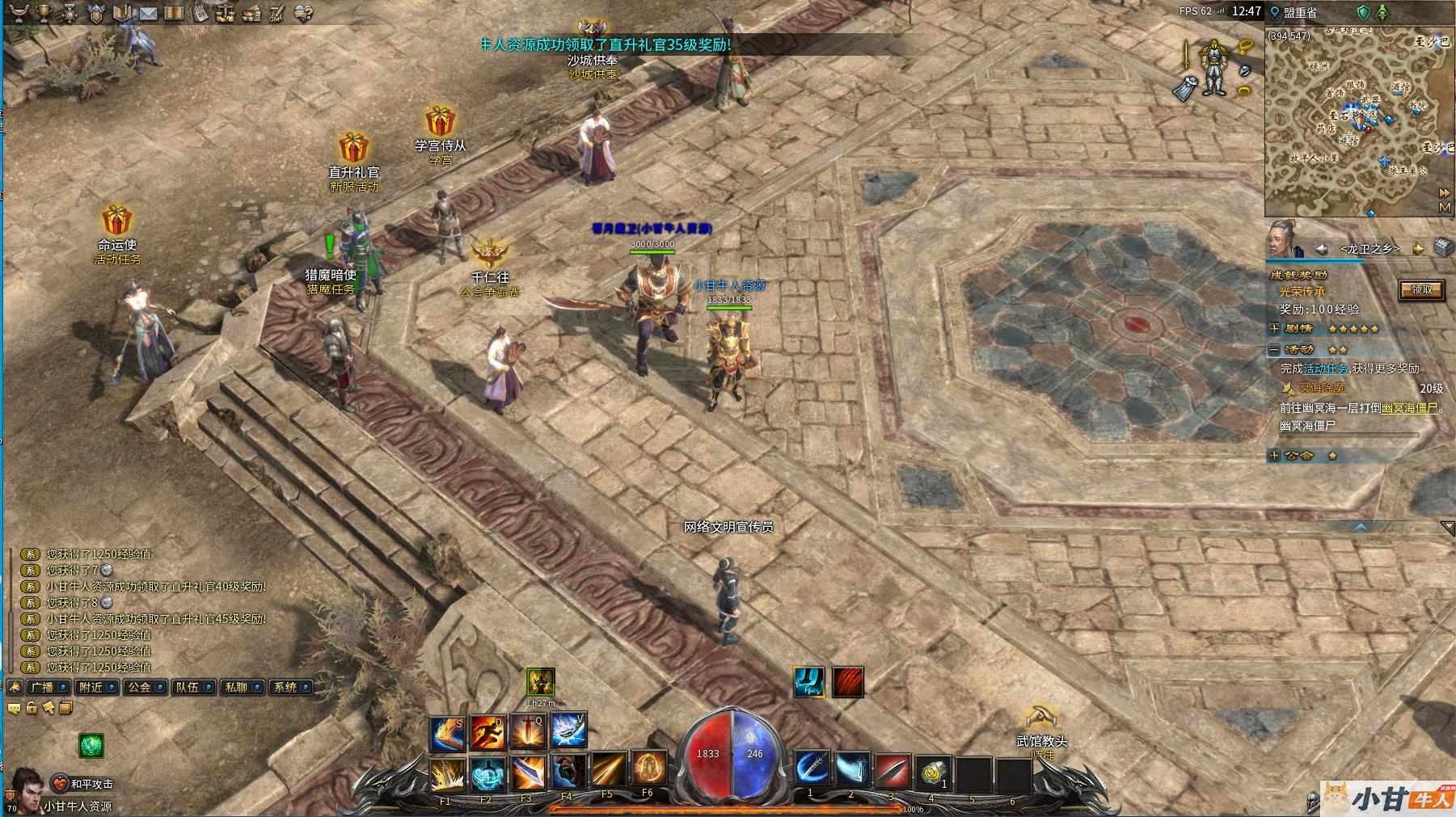Collapse the 活动 quest section

pyautogui.click(x=1274, y=350)
